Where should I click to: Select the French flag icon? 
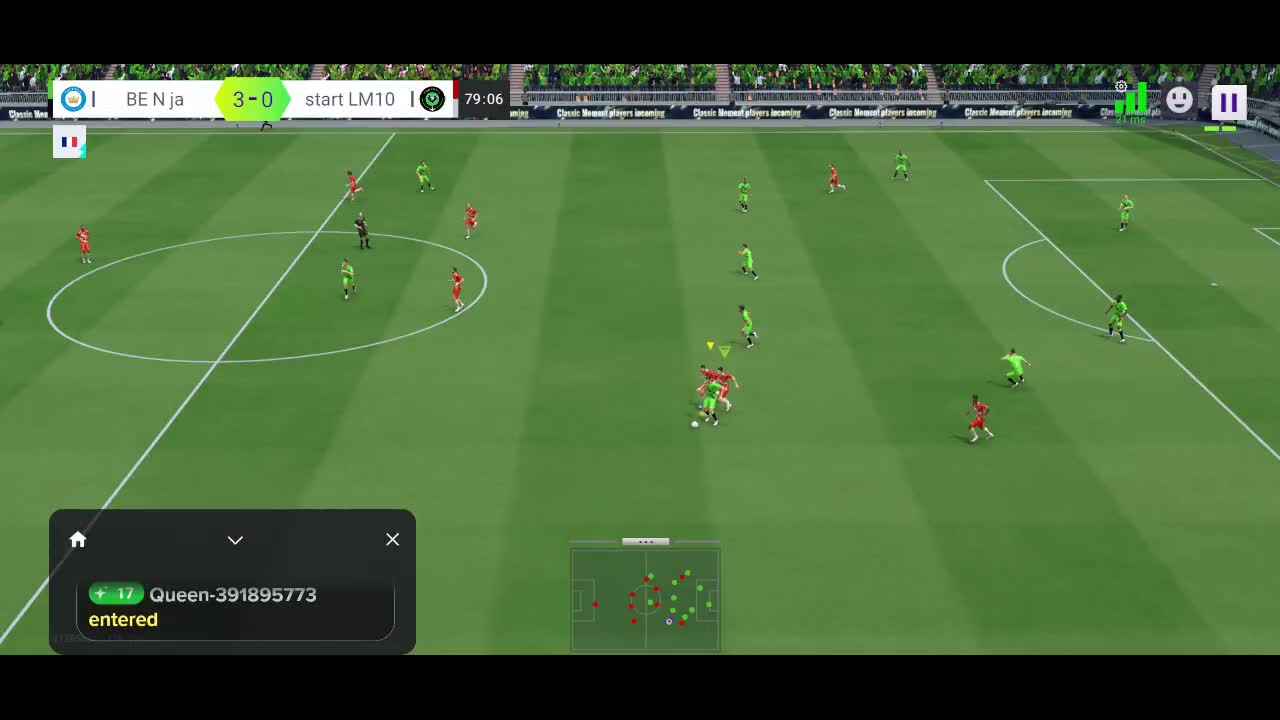[70, 142]
